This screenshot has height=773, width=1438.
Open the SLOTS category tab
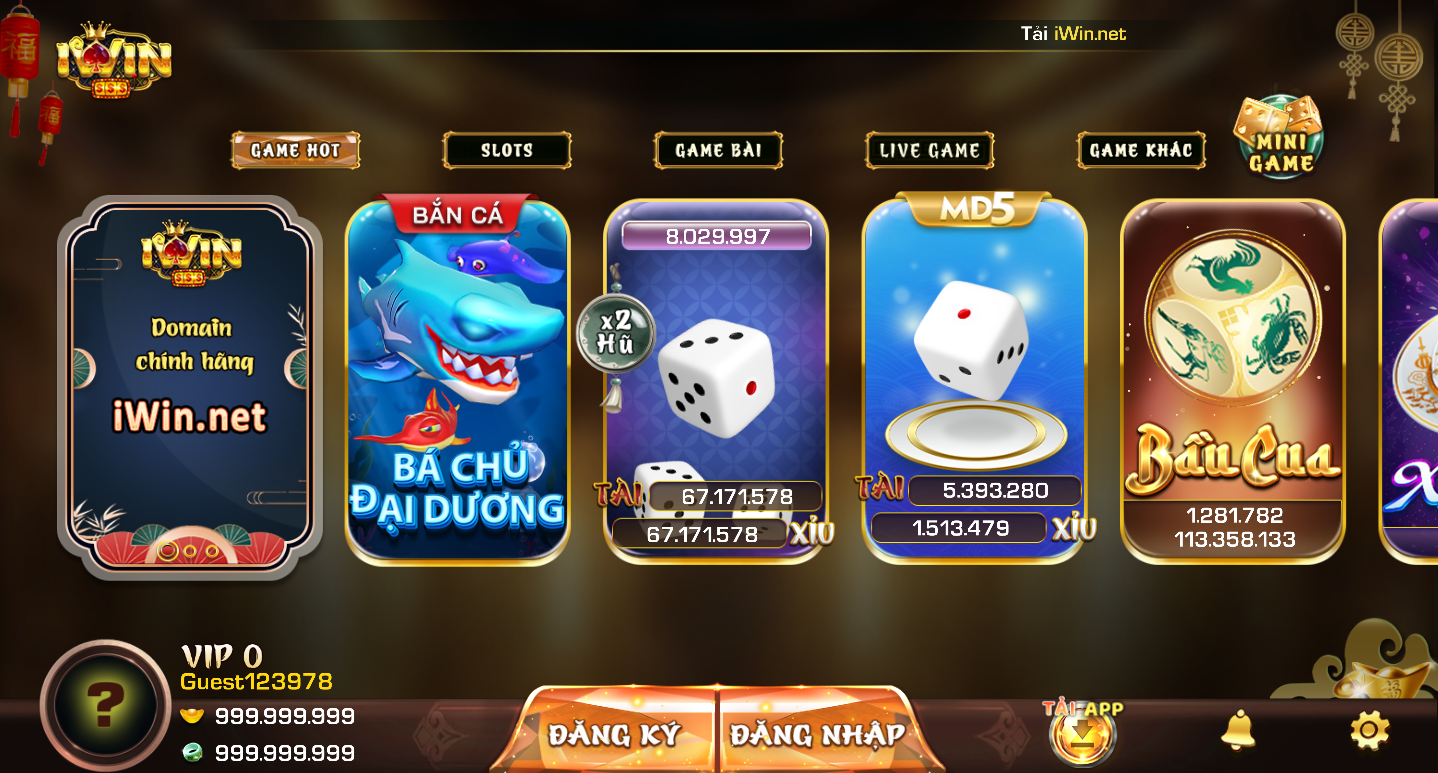(506, 150)
